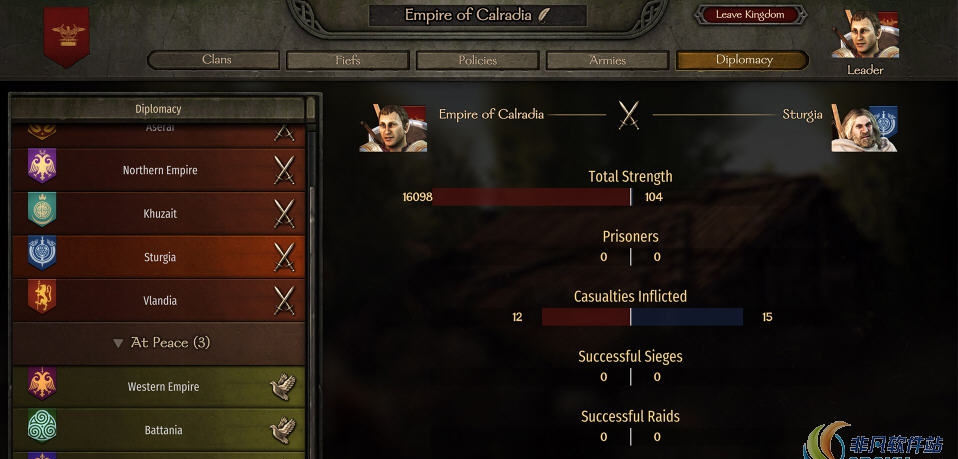Image resolution: width=958 pixels, height=459 pixels.
Task: Choose the Battania faction row
Action: pyautogui.click(x=160, y=430)
